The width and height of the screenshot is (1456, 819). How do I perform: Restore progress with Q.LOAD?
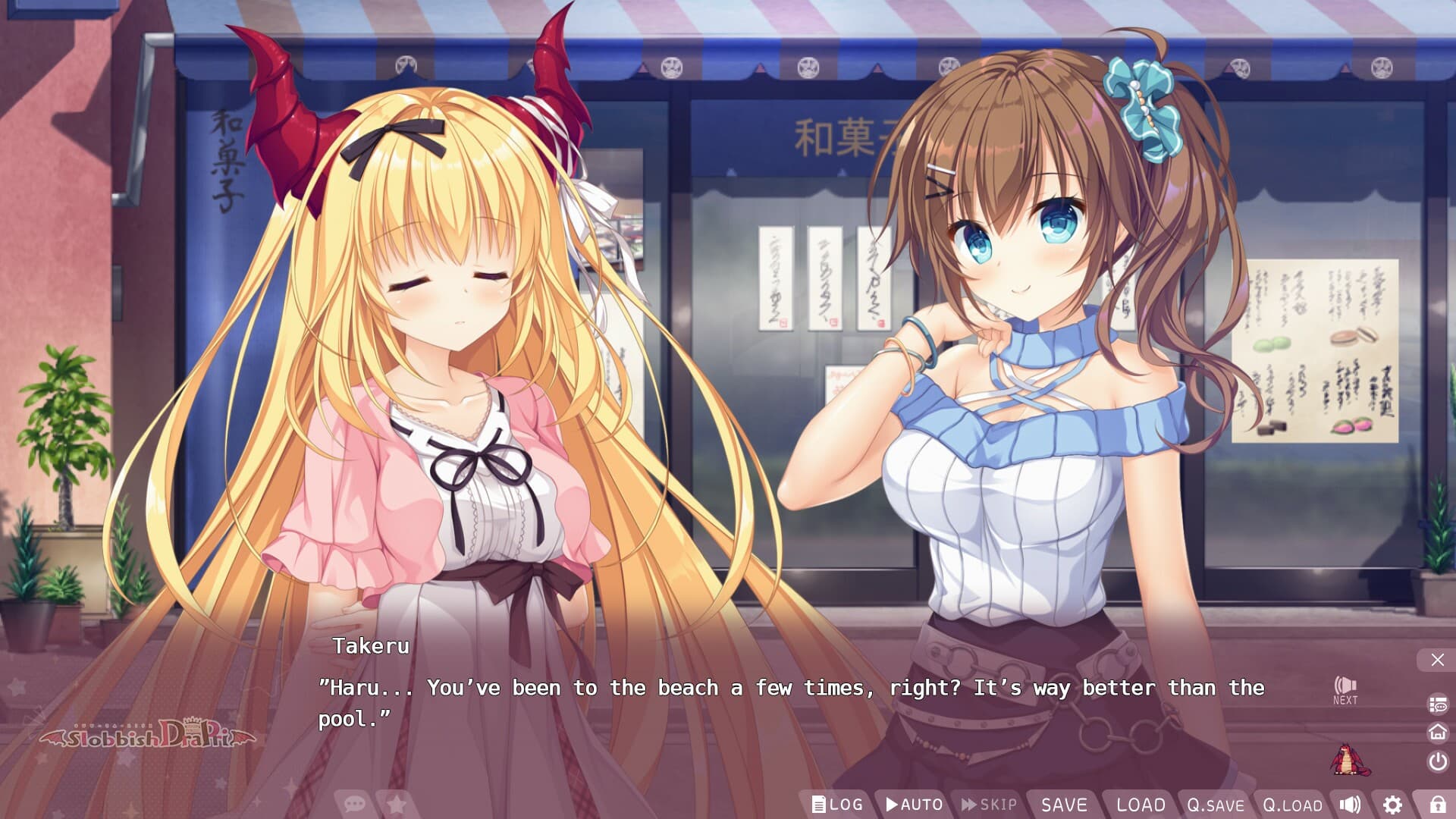(x=1293, y=805)
